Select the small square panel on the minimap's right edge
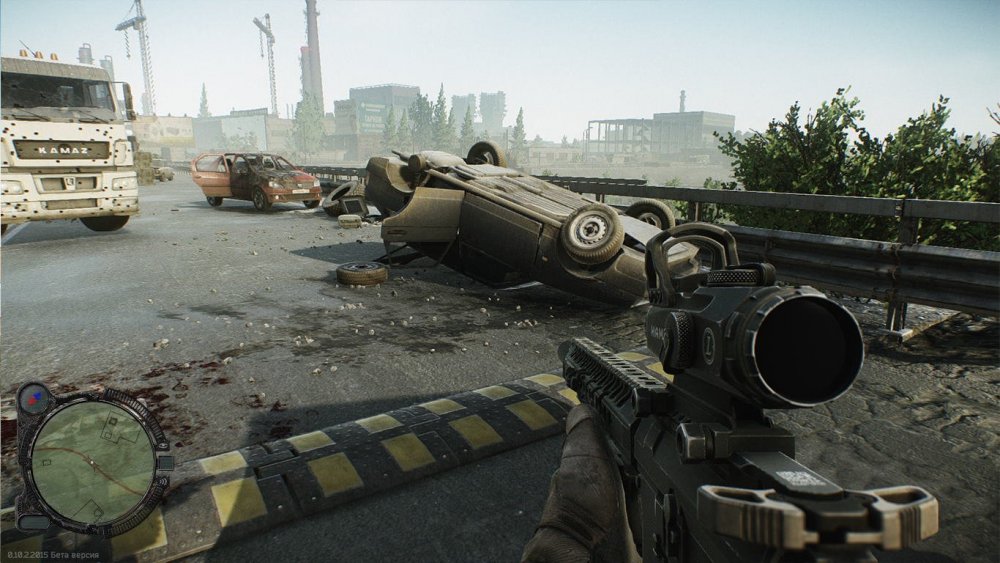The width and height of the screenshot is (1000, 563). [164, 463]
